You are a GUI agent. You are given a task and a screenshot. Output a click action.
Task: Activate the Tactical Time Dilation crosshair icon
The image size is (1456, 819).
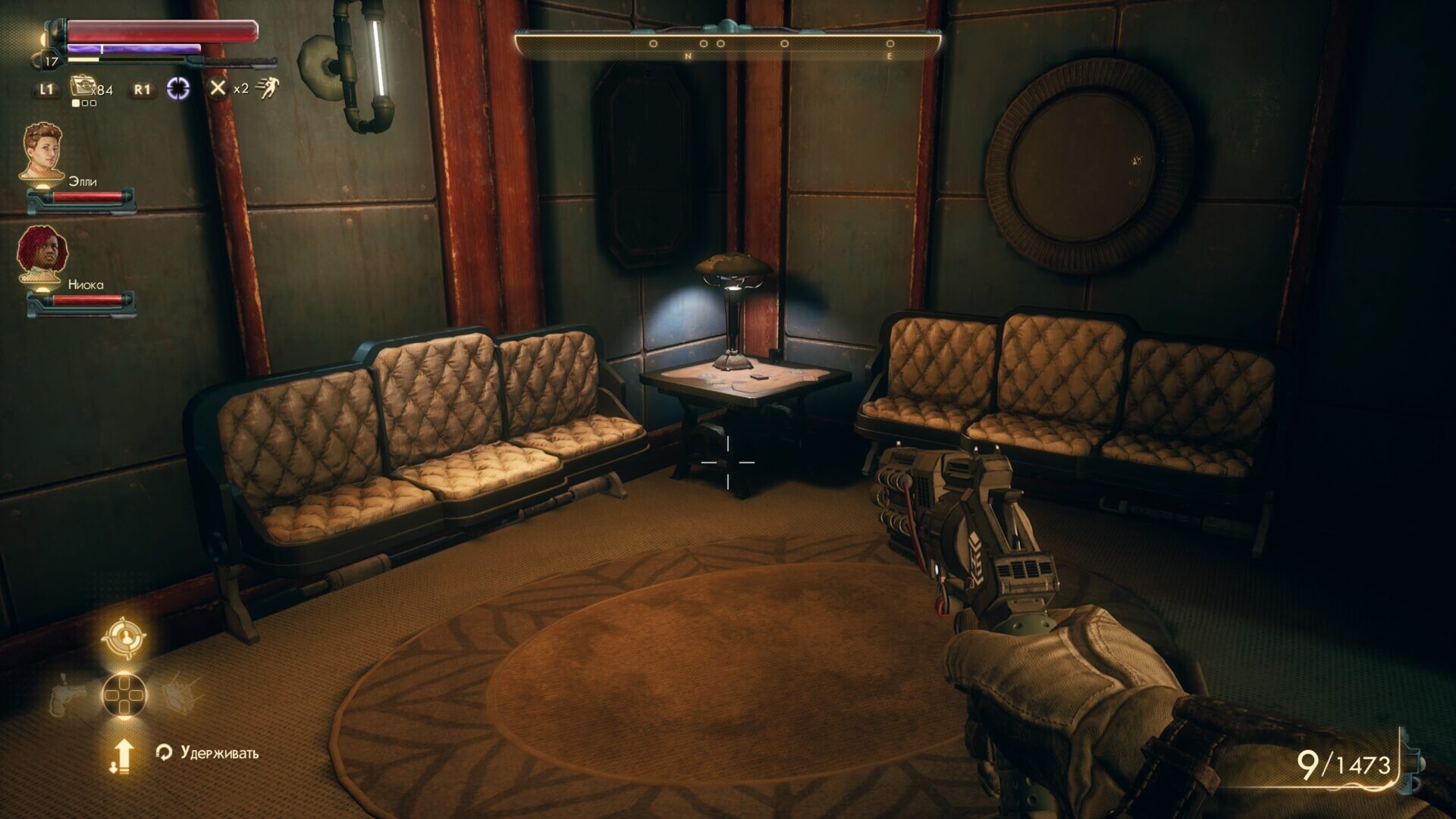178,89
